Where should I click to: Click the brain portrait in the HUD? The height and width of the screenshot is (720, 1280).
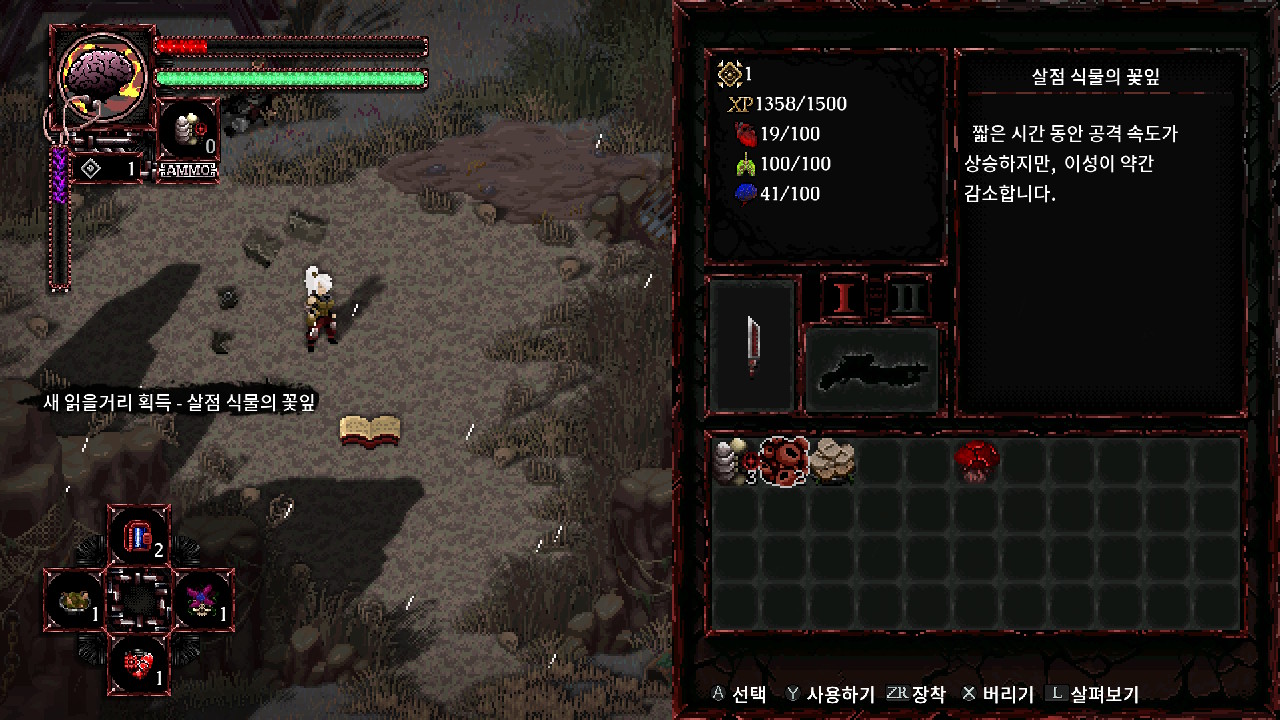click(100, 75)
